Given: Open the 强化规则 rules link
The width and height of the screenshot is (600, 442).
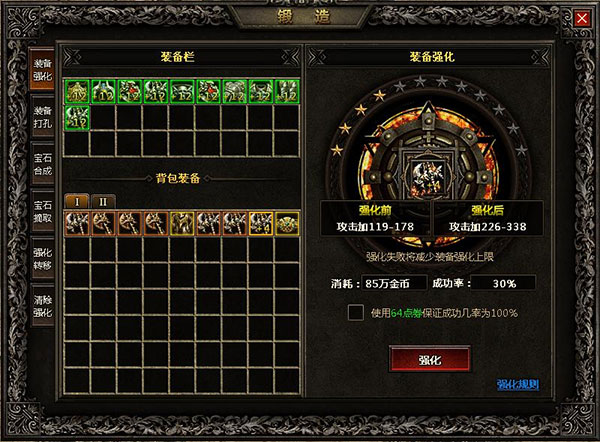Looking at the screenshot, I should pos(517,384).
